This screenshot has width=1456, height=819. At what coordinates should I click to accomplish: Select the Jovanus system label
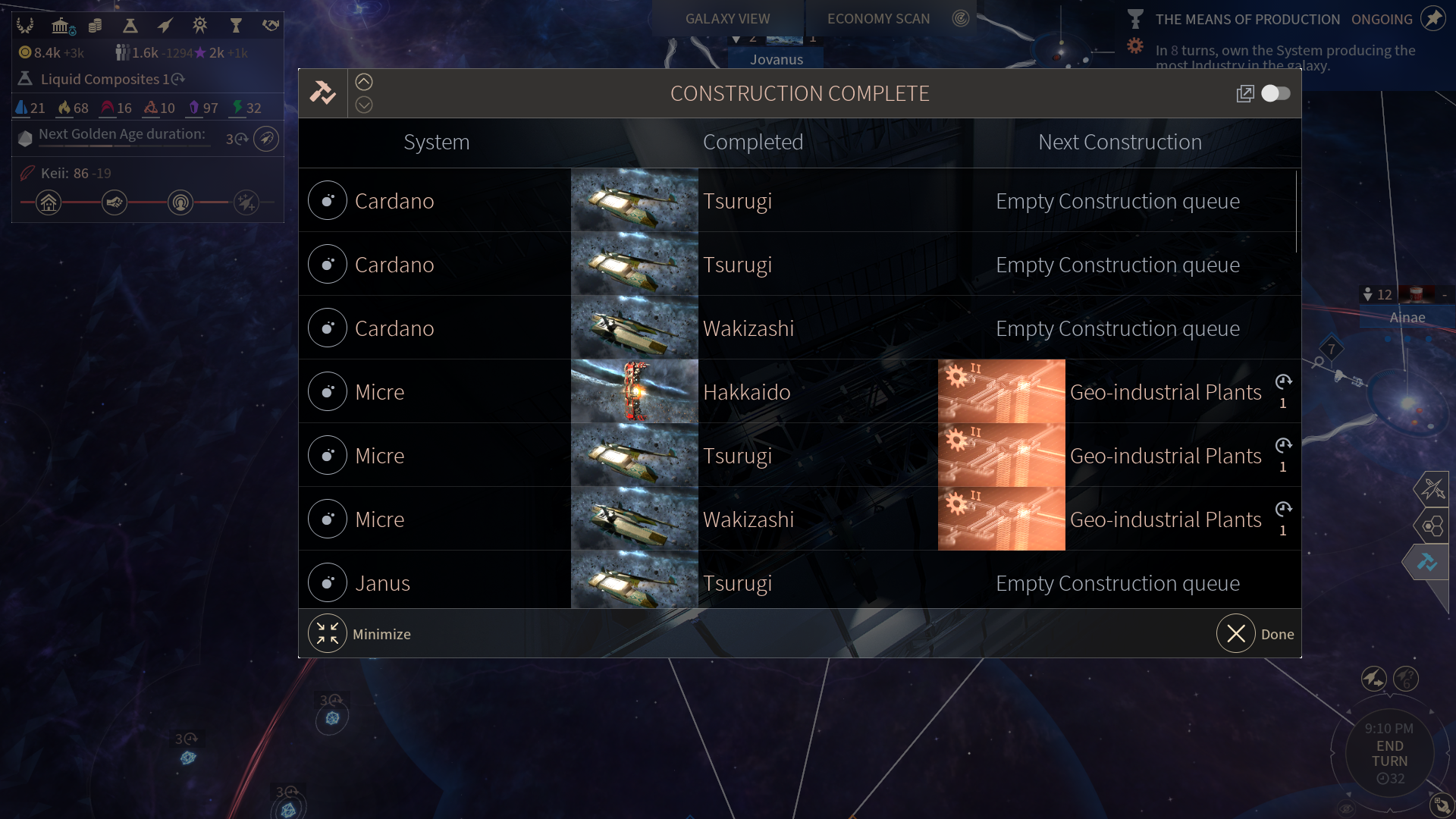point(777,59)
